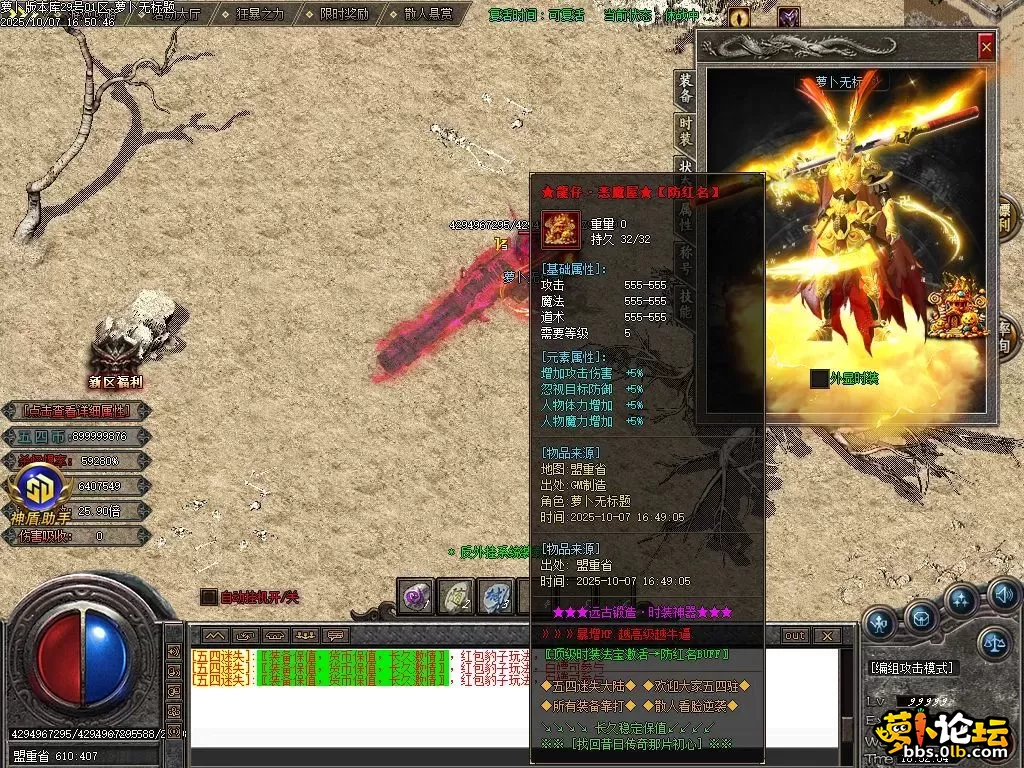1024x768 pixels.
Task: Click the 编组攻击模式 attack mode label
Action: click(912, 667)
